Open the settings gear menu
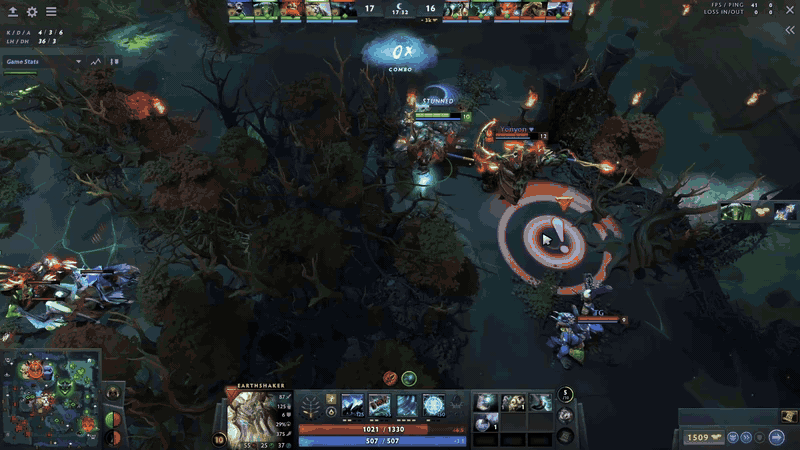The height and width of the screenshot is (450, 800). point(32,12)
